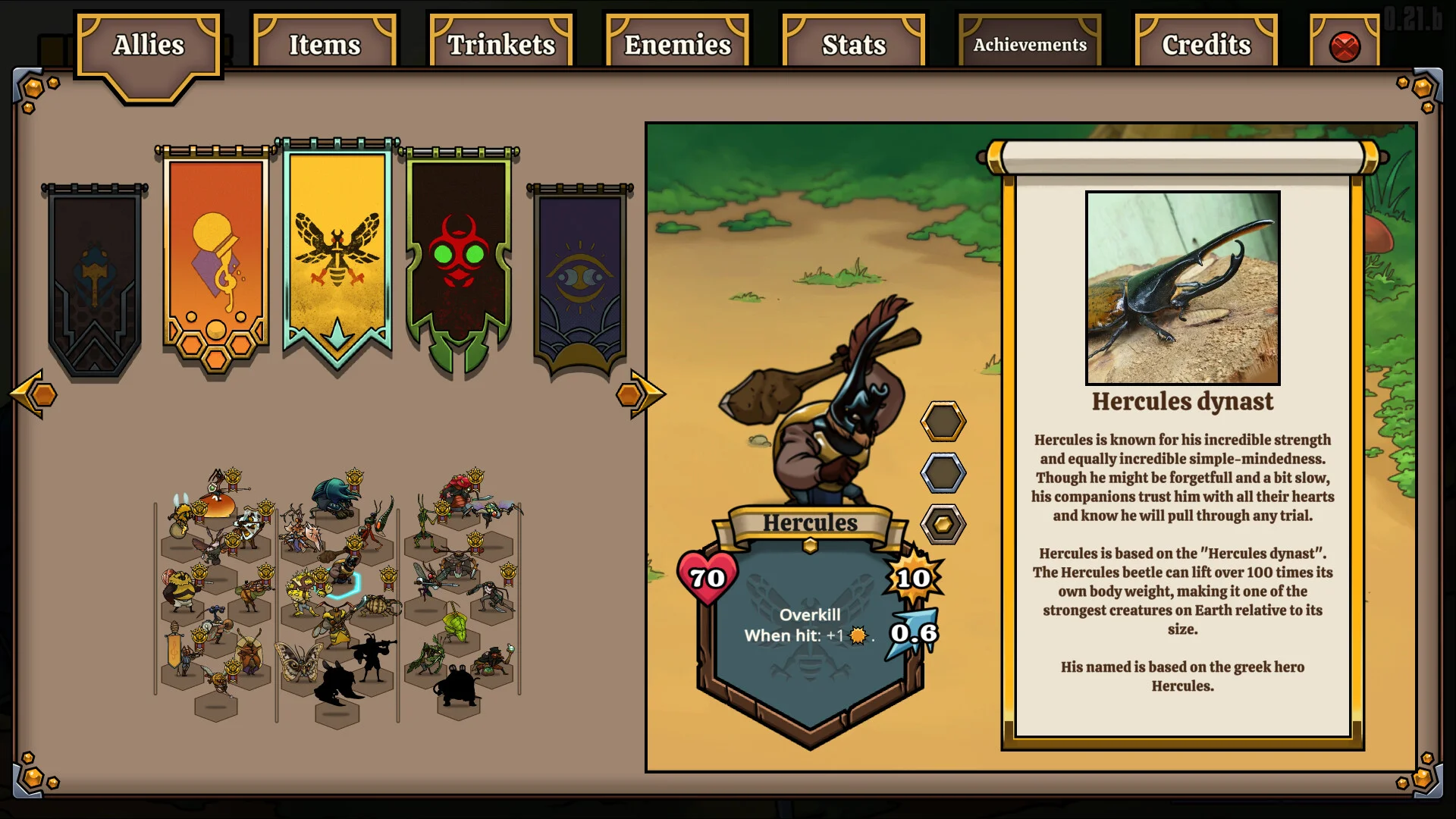
Task: Open the Items tab
Action: [325, 45]
